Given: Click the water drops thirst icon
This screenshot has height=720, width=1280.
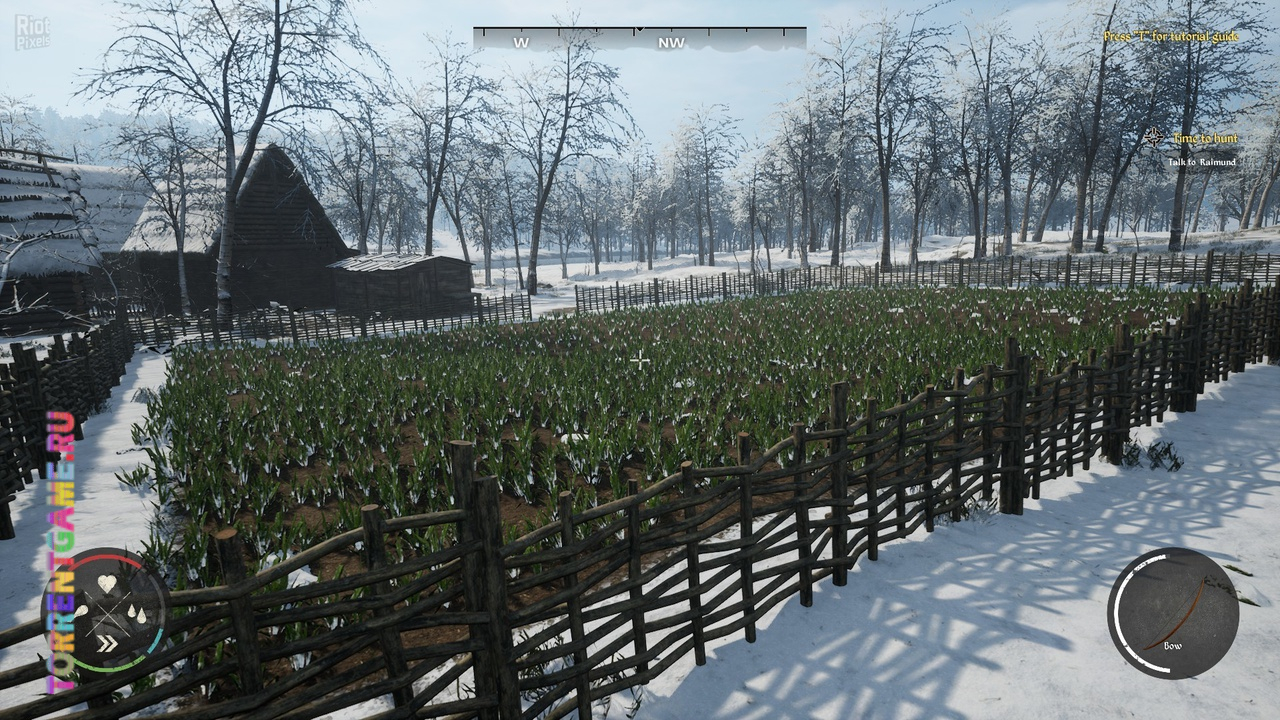Looking at the screenshot, I should point(134,612).
